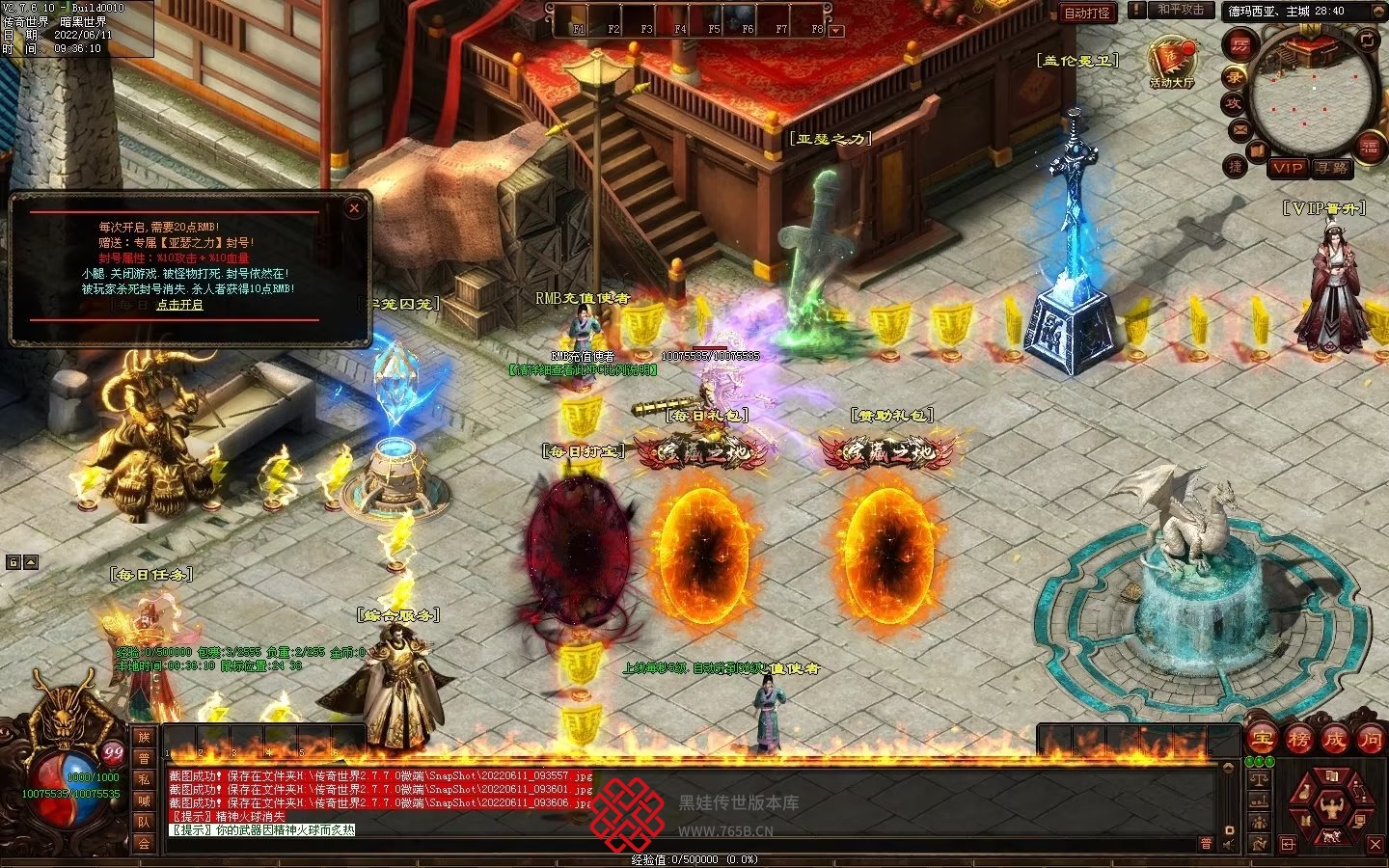Viewport: 1389px width, 868px height.
Task: Click the 点击开启 link in the dialog
Action: (179, 305)
